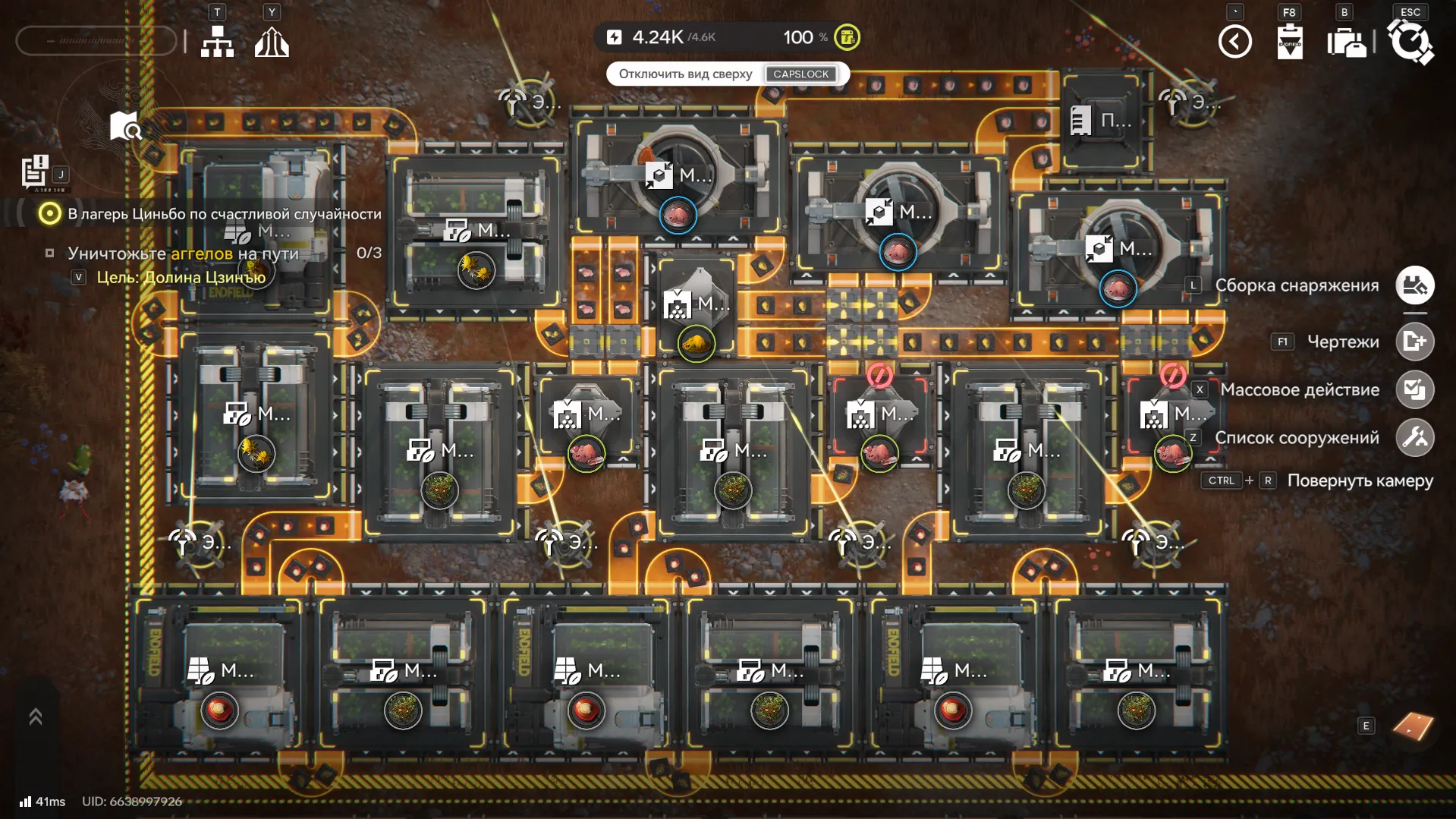1456x819 pixels.
Task: Click the orange eraser tool icon
Action: (1413, 726)
